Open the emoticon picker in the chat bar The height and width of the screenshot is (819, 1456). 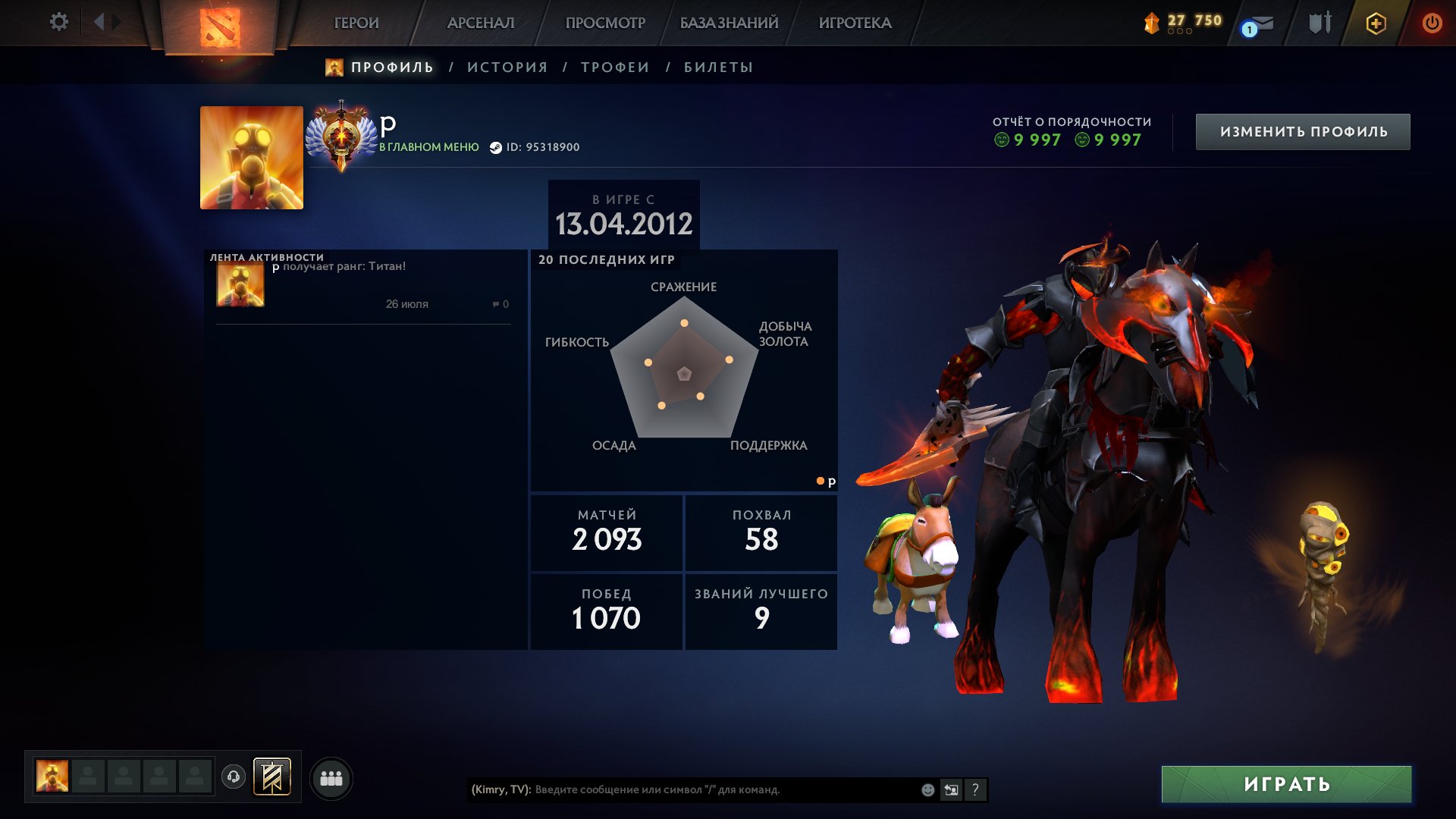pyautogui.click(x=927, y=789)
